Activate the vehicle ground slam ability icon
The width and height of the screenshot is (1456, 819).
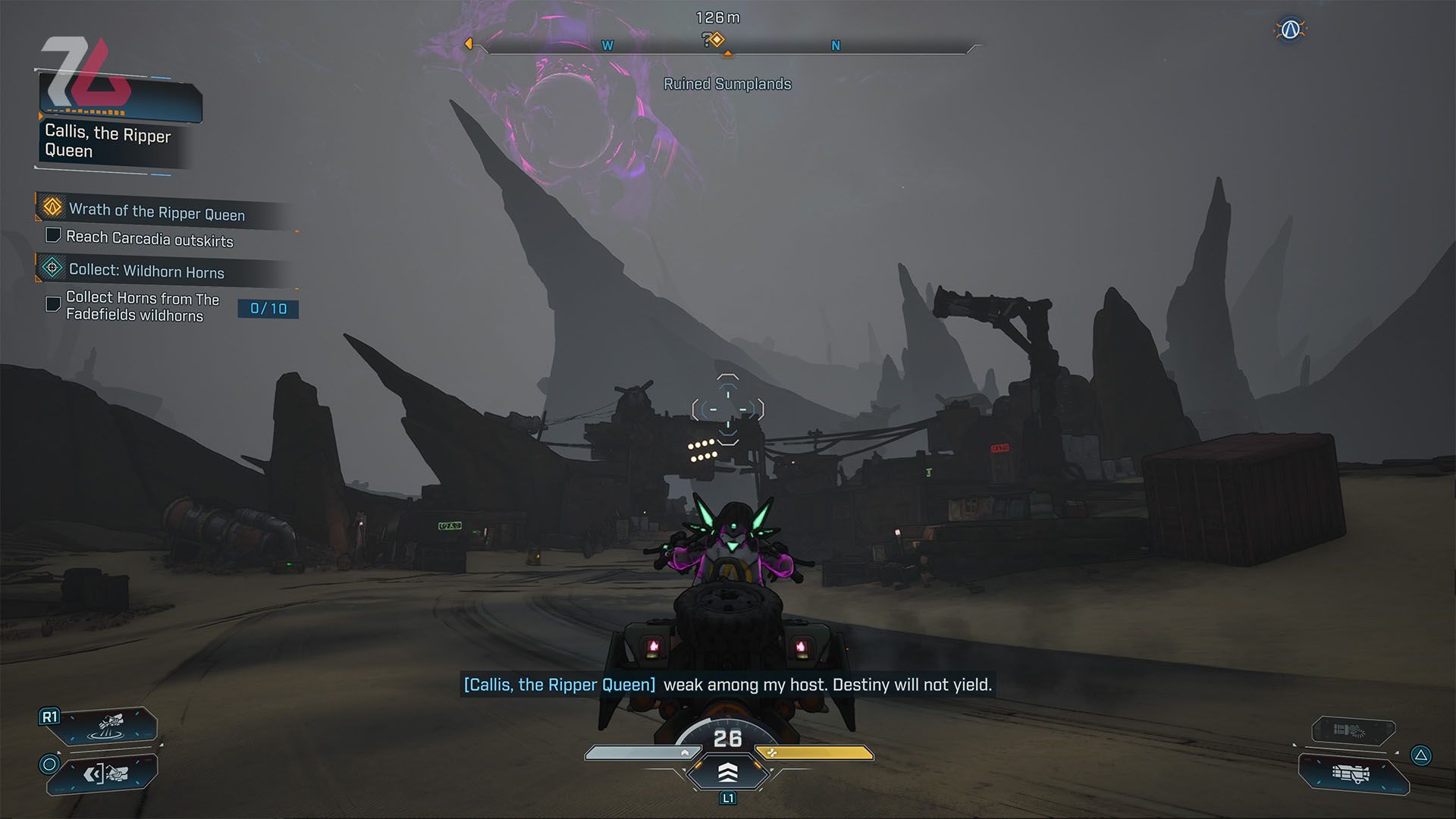click(111, 726)
